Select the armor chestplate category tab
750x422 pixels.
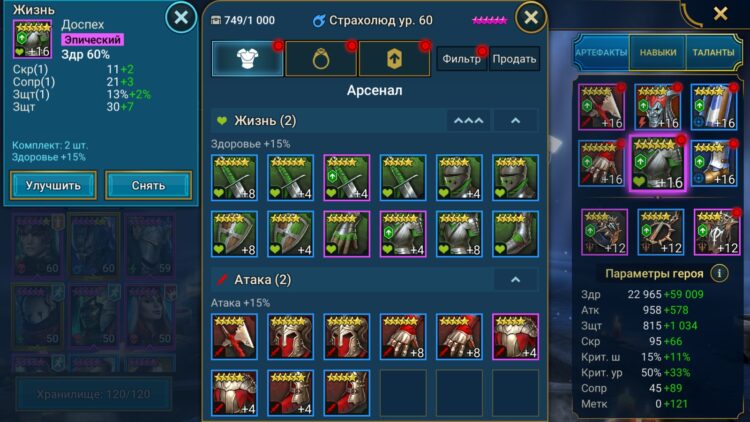pyautogui.click(x=247, y=59)
